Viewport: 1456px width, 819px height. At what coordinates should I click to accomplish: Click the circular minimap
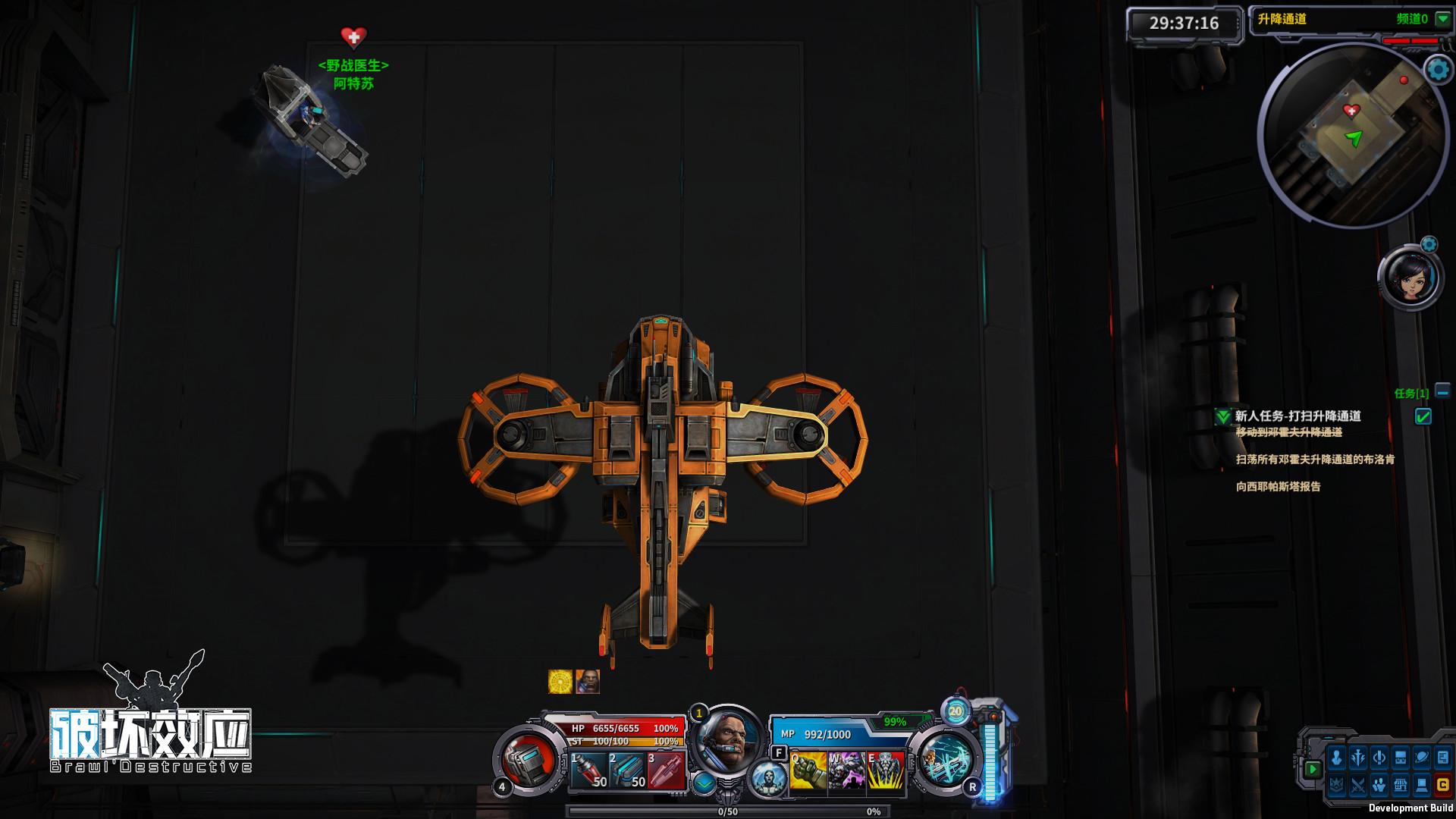pos(1354,136)
